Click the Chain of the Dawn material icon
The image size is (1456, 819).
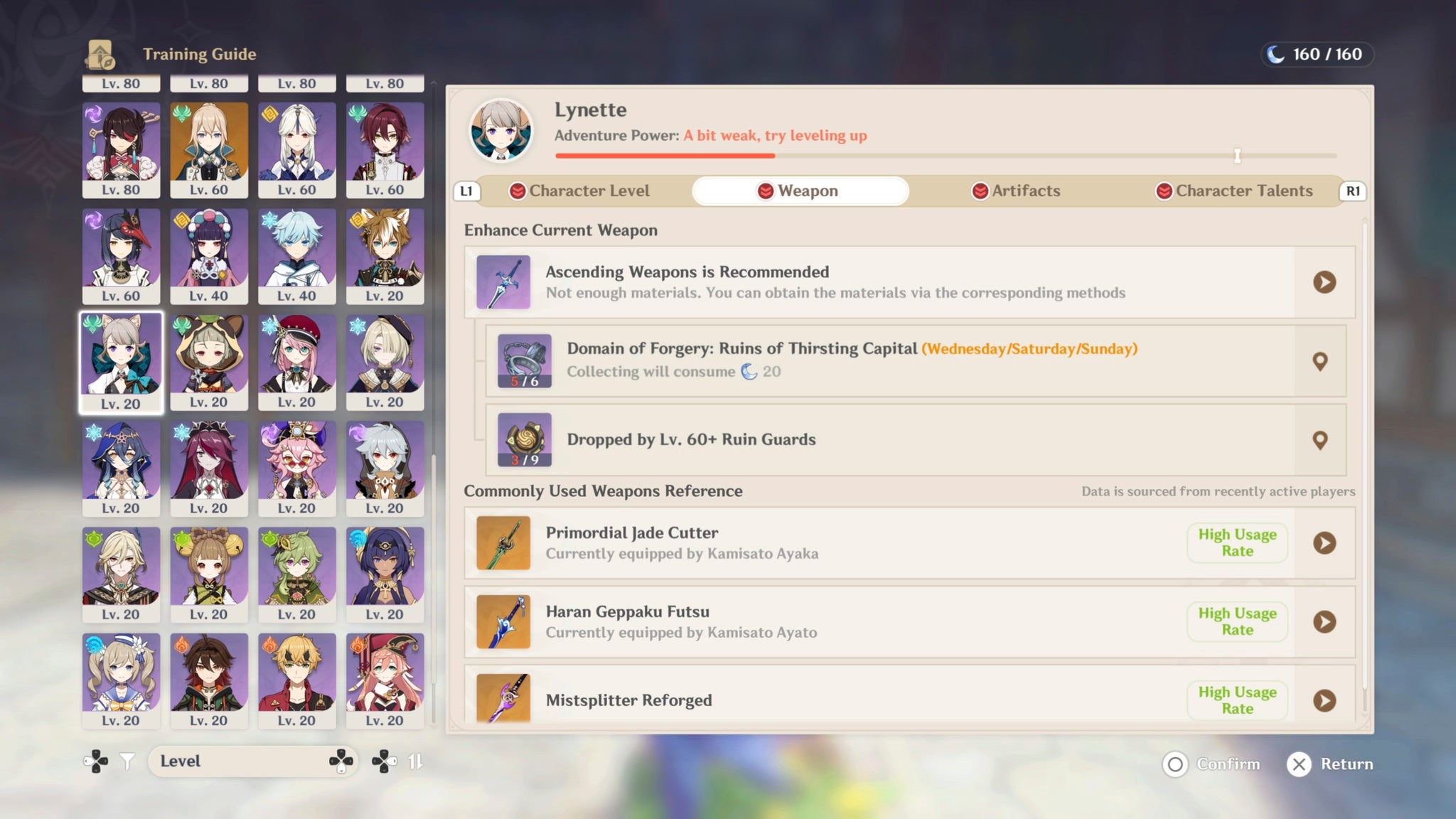(x=524, y=360)
